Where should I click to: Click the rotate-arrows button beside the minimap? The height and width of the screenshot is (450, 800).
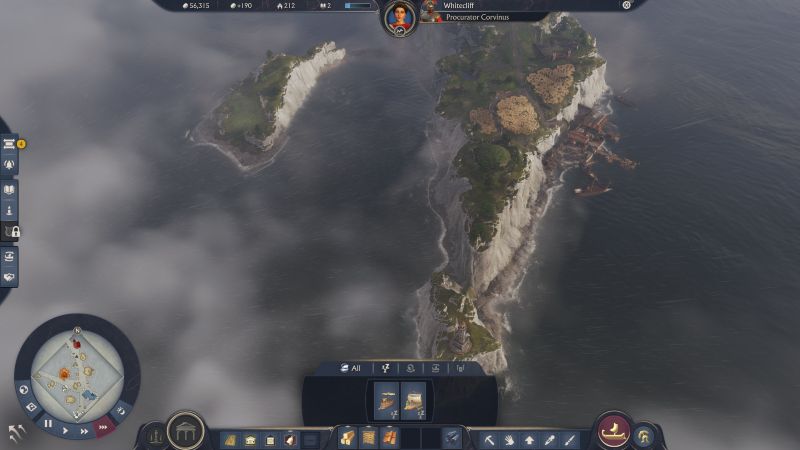17,432
